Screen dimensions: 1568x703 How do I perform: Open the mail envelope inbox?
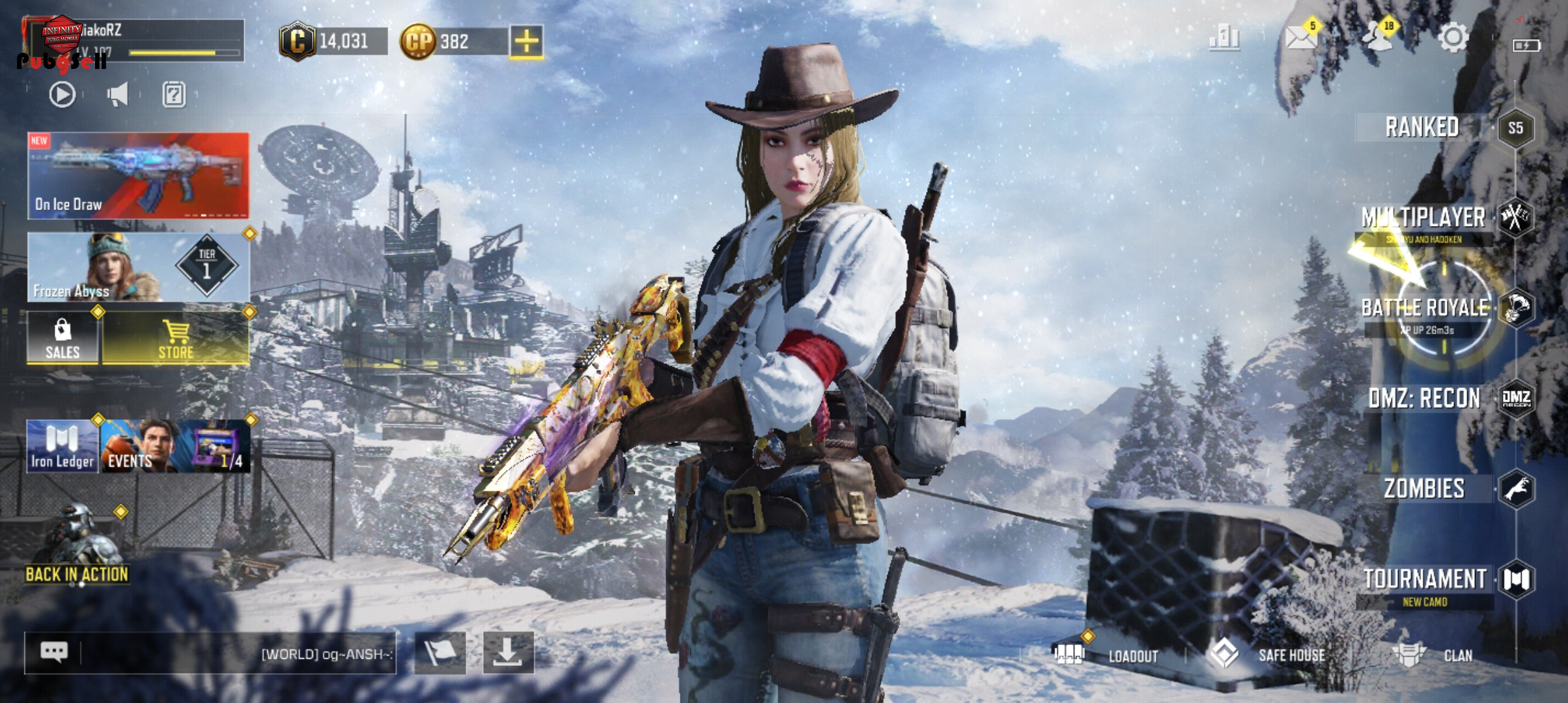1301,38
